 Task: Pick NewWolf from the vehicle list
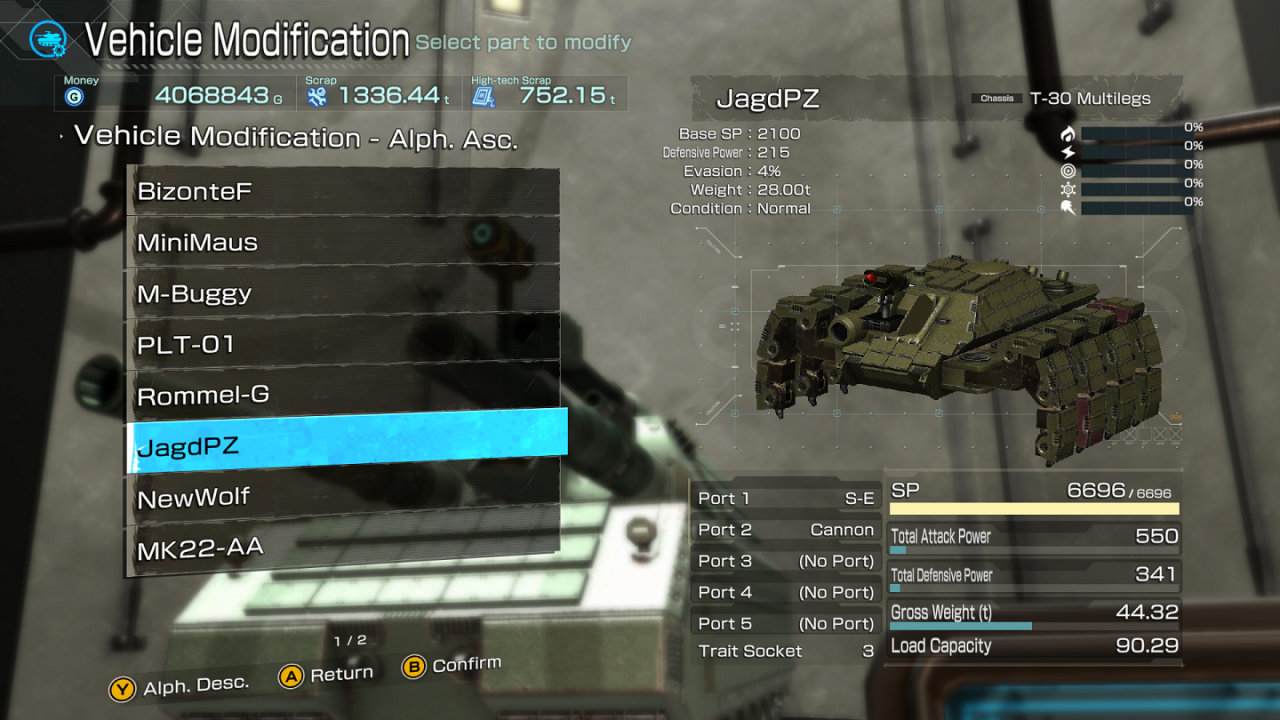(x=343, y=496)
